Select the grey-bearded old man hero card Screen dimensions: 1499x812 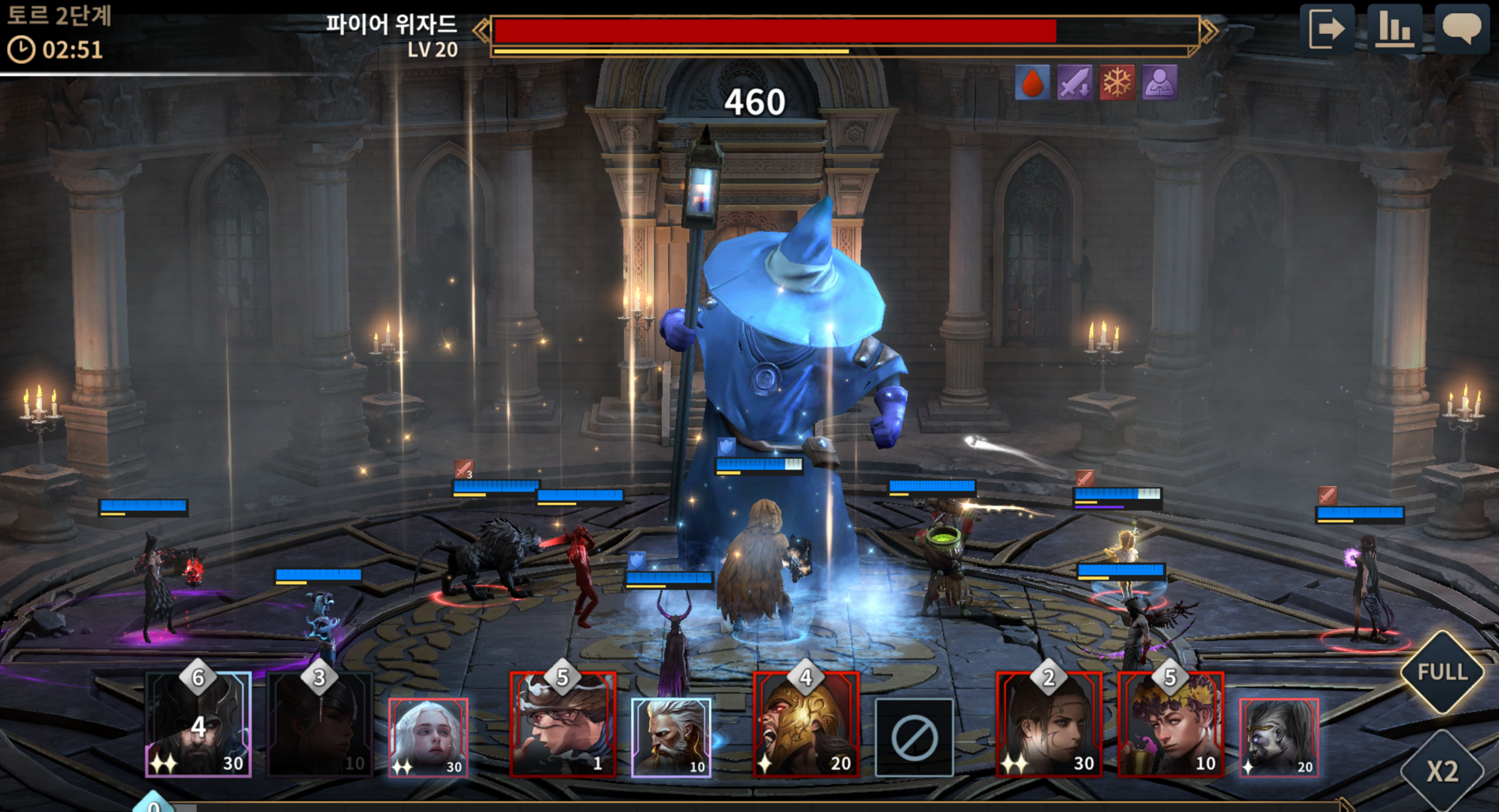pos(671,737)
